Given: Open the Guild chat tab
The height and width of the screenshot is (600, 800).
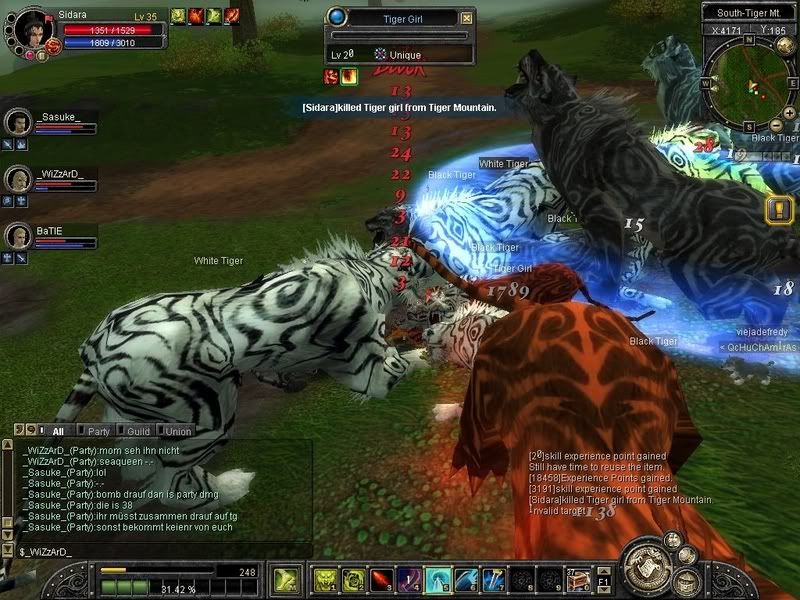Looking at the screenshot, I should pos(138,431).
